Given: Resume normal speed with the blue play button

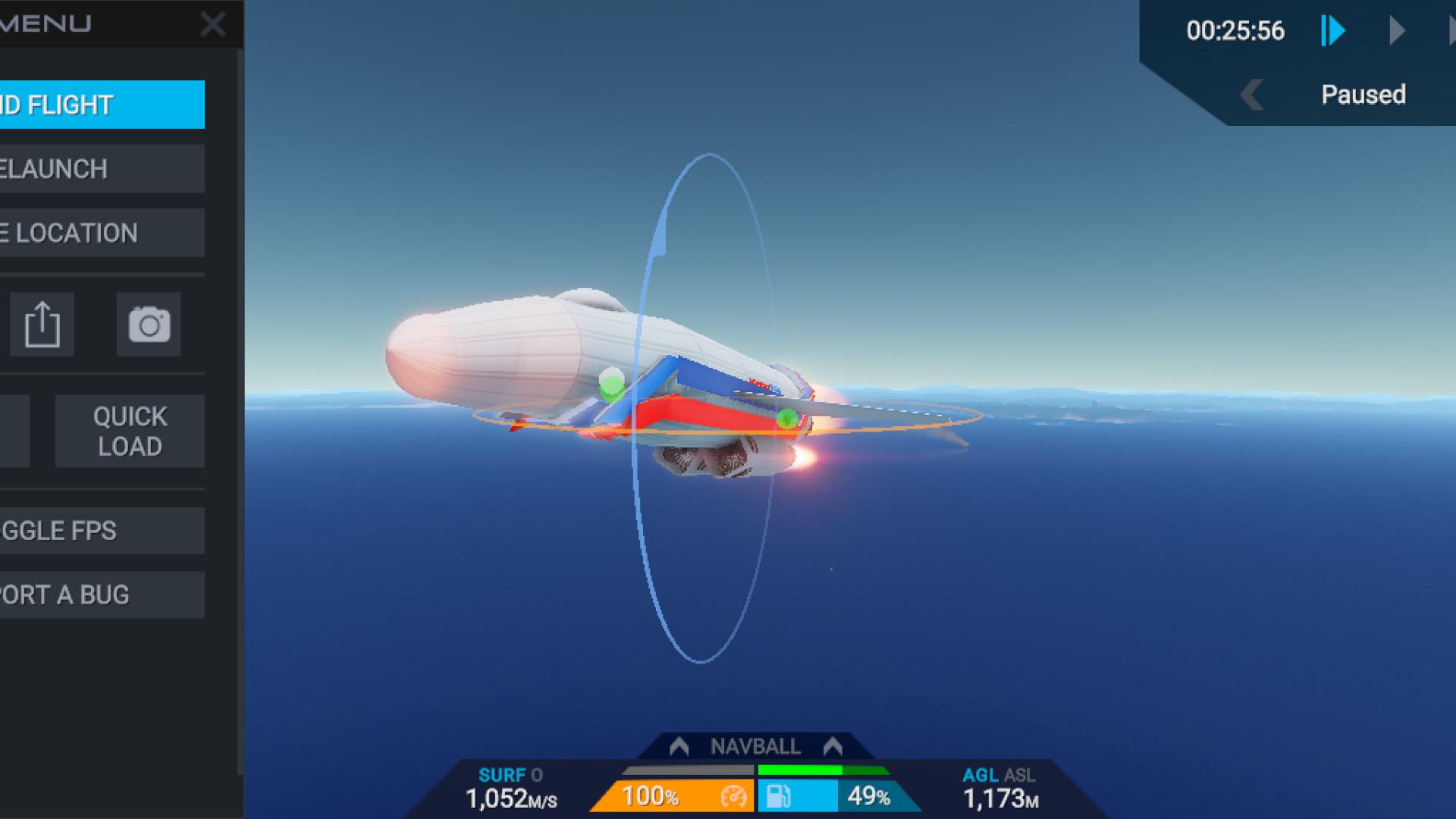Looking at the screenshot, I should pos(1333,31).
